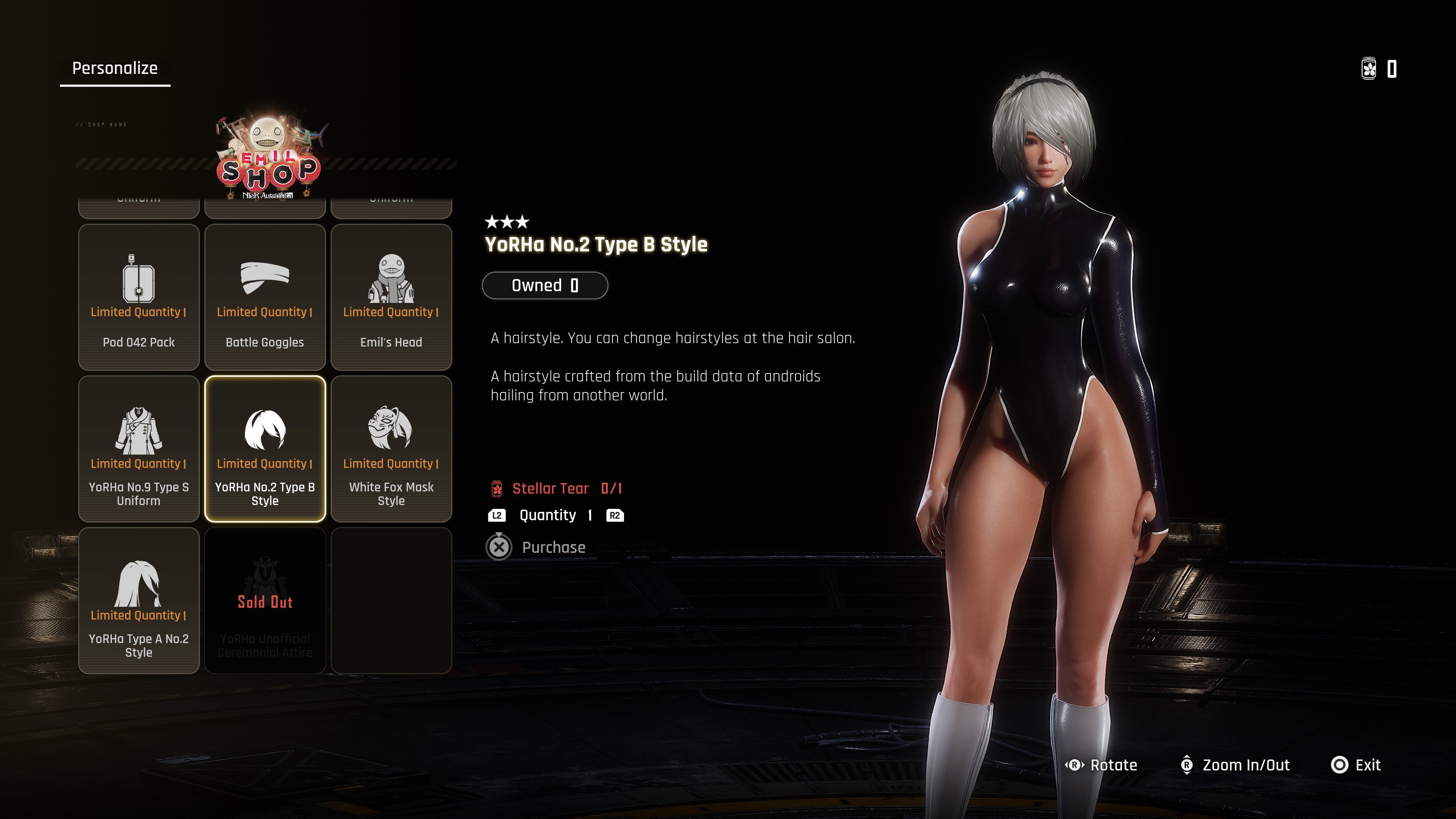Choose the Battle Goggles shop tile
This screenshot has width=1456, height=819.
(x=265, y=297)
